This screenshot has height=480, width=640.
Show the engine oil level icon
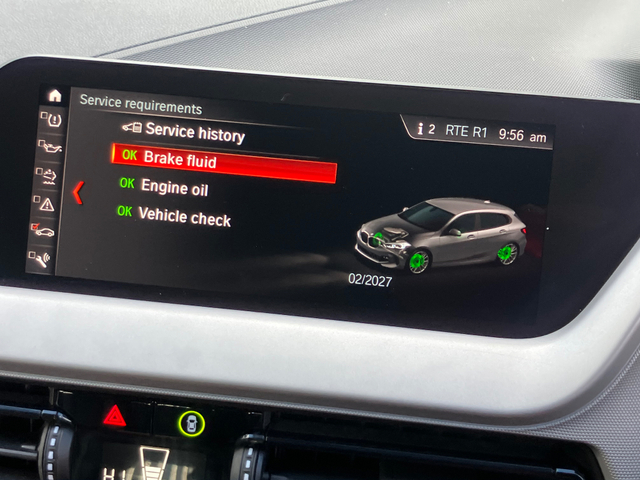[50, 146]
